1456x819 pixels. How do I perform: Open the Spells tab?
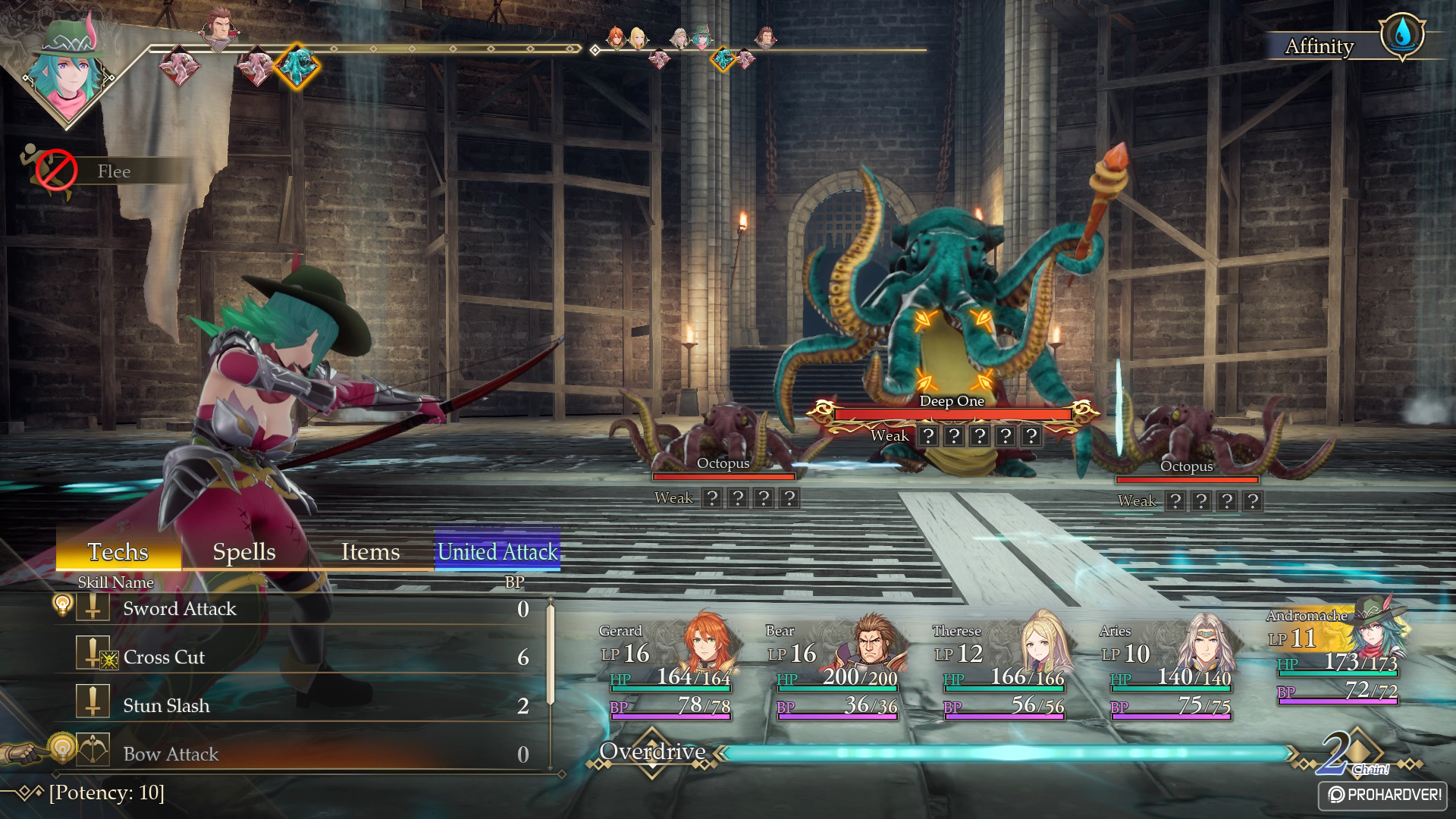point(244,552)
